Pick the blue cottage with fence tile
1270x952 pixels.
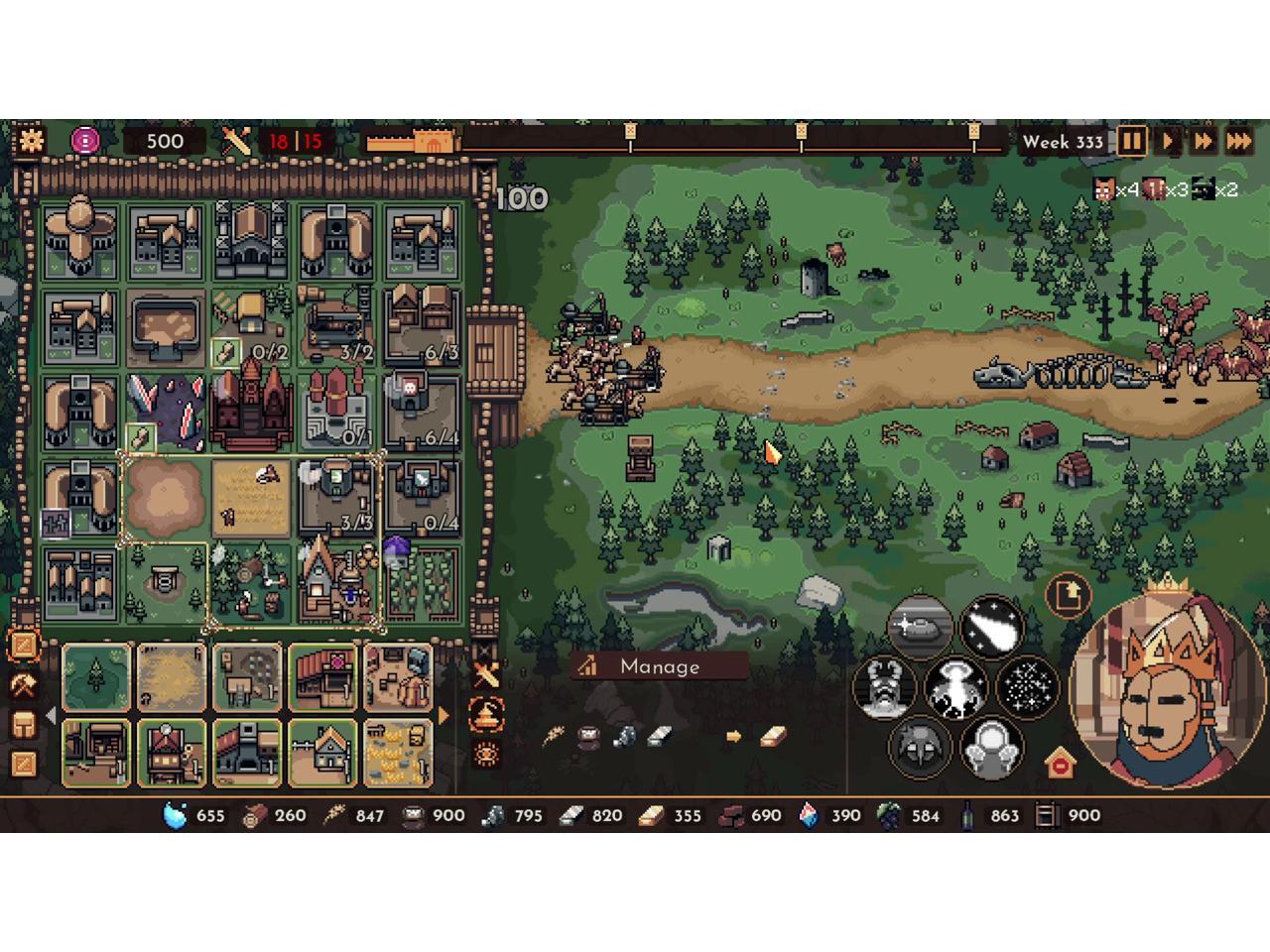tap(322, 753)
